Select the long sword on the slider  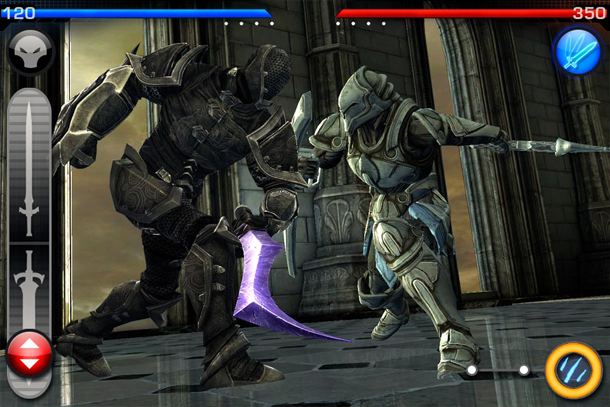[29, 165]
